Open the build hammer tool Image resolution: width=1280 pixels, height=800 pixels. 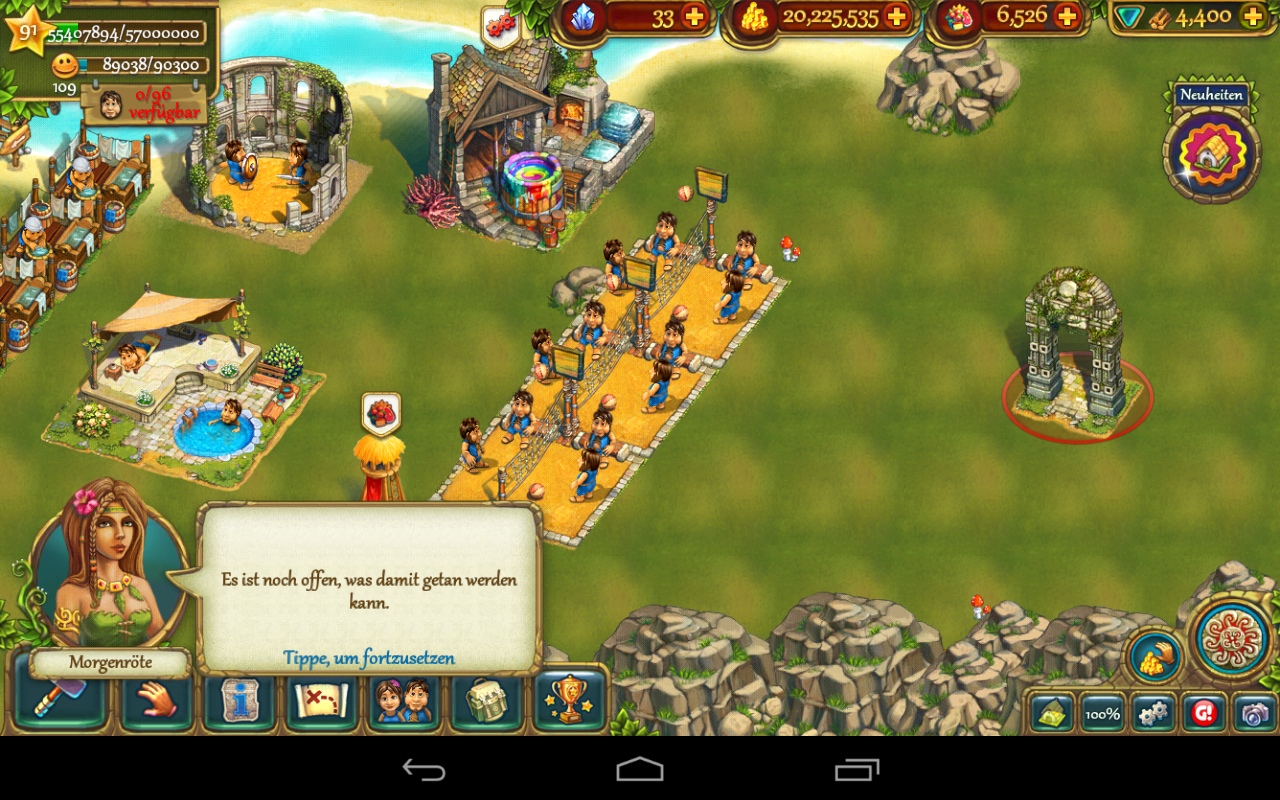[x=60, y=700]
